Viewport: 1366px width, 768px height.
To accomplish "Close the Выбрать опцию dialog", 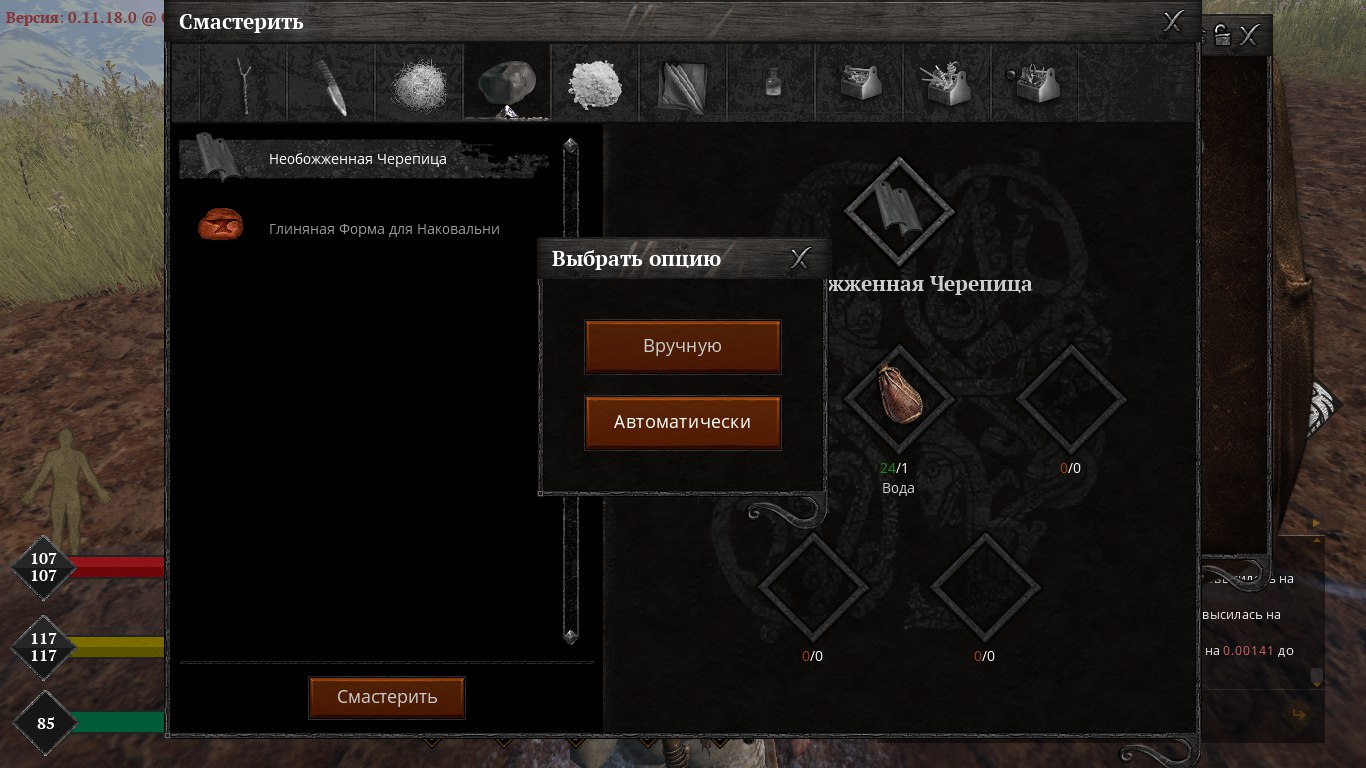I will [x=800, y=259].
